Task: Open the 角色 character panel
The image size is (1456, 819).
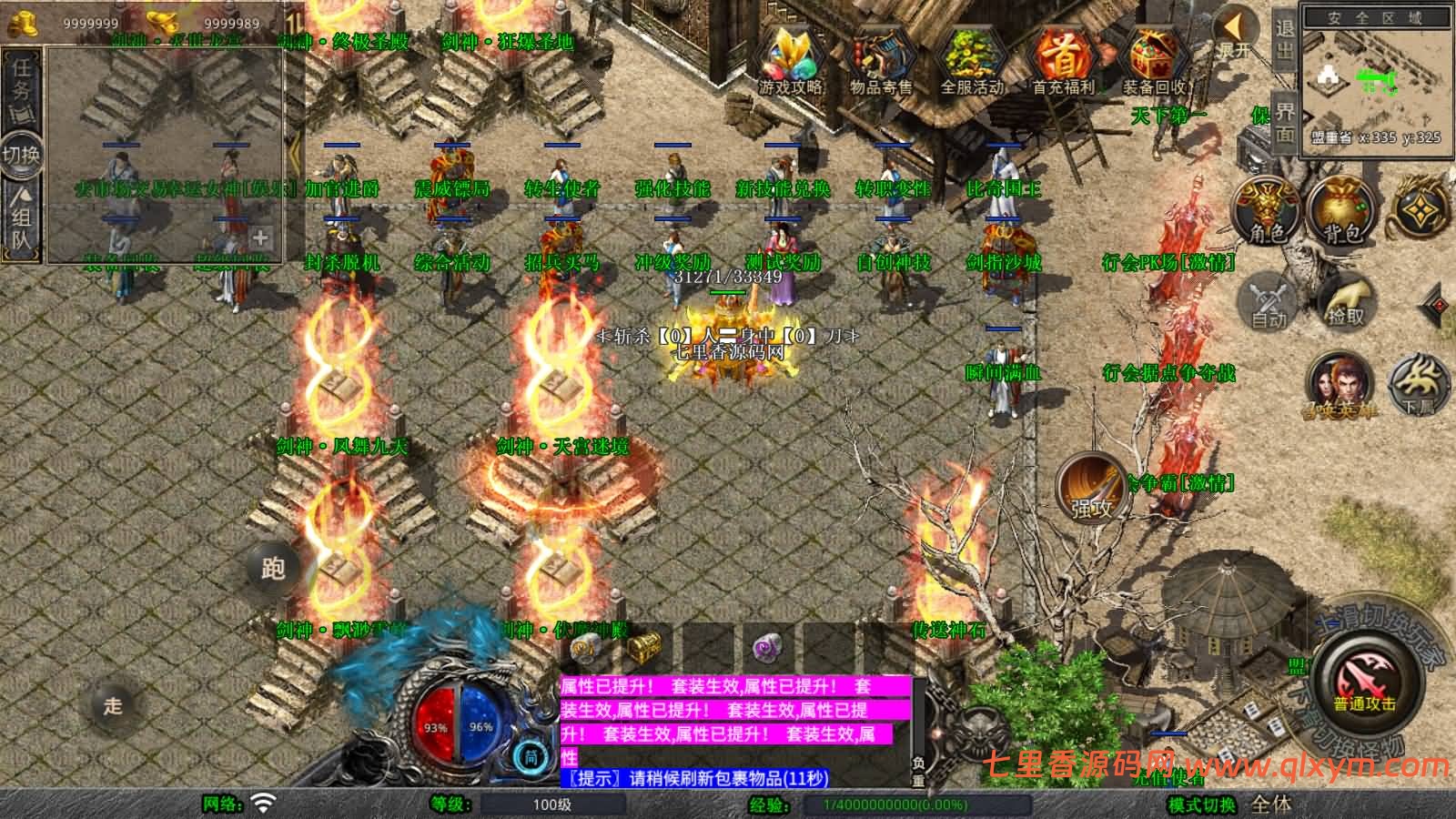Action: (x=1265, y=211)
